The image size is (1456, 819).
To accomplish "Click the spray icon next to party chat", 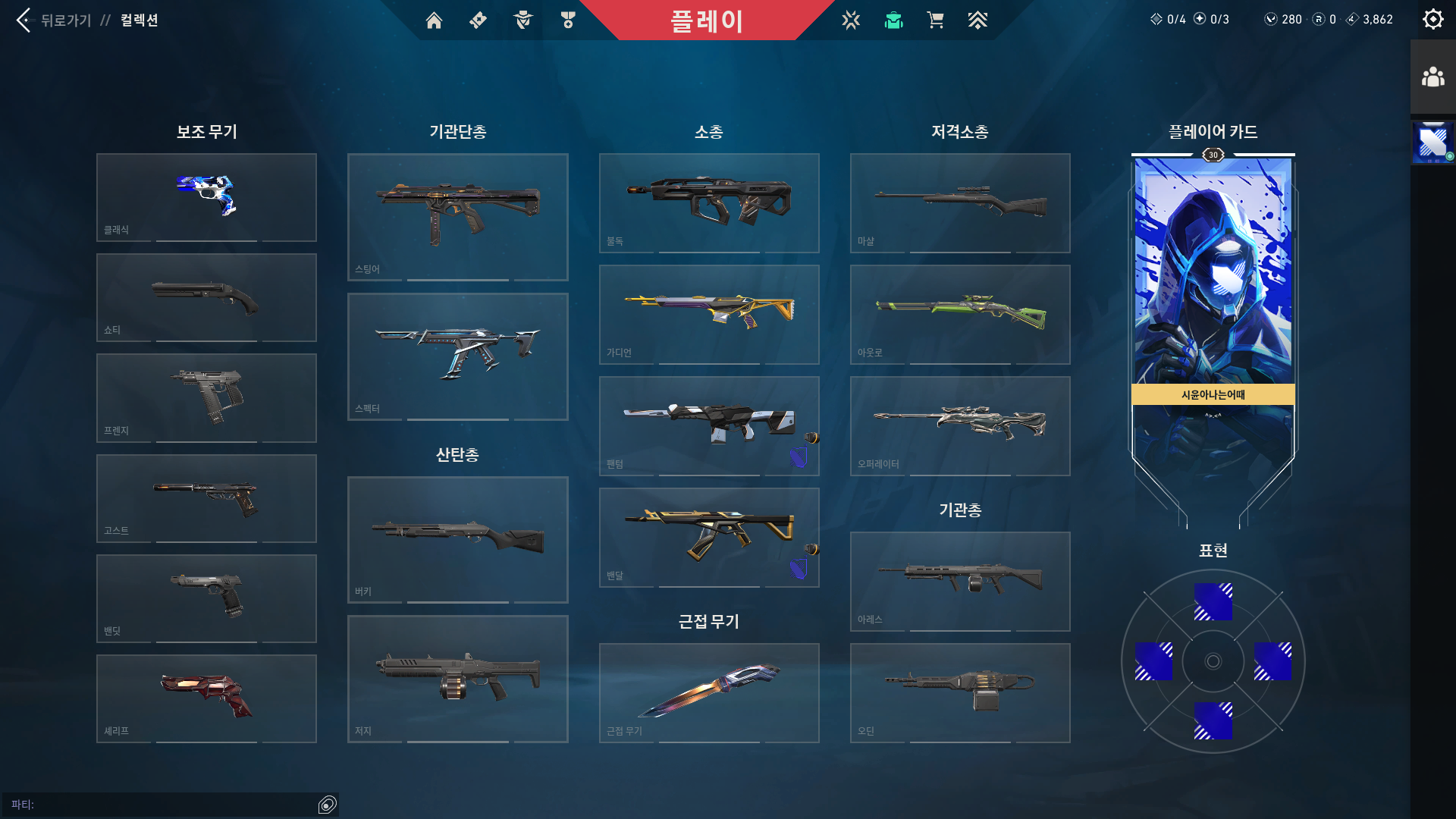I will (x=327, y=805).
